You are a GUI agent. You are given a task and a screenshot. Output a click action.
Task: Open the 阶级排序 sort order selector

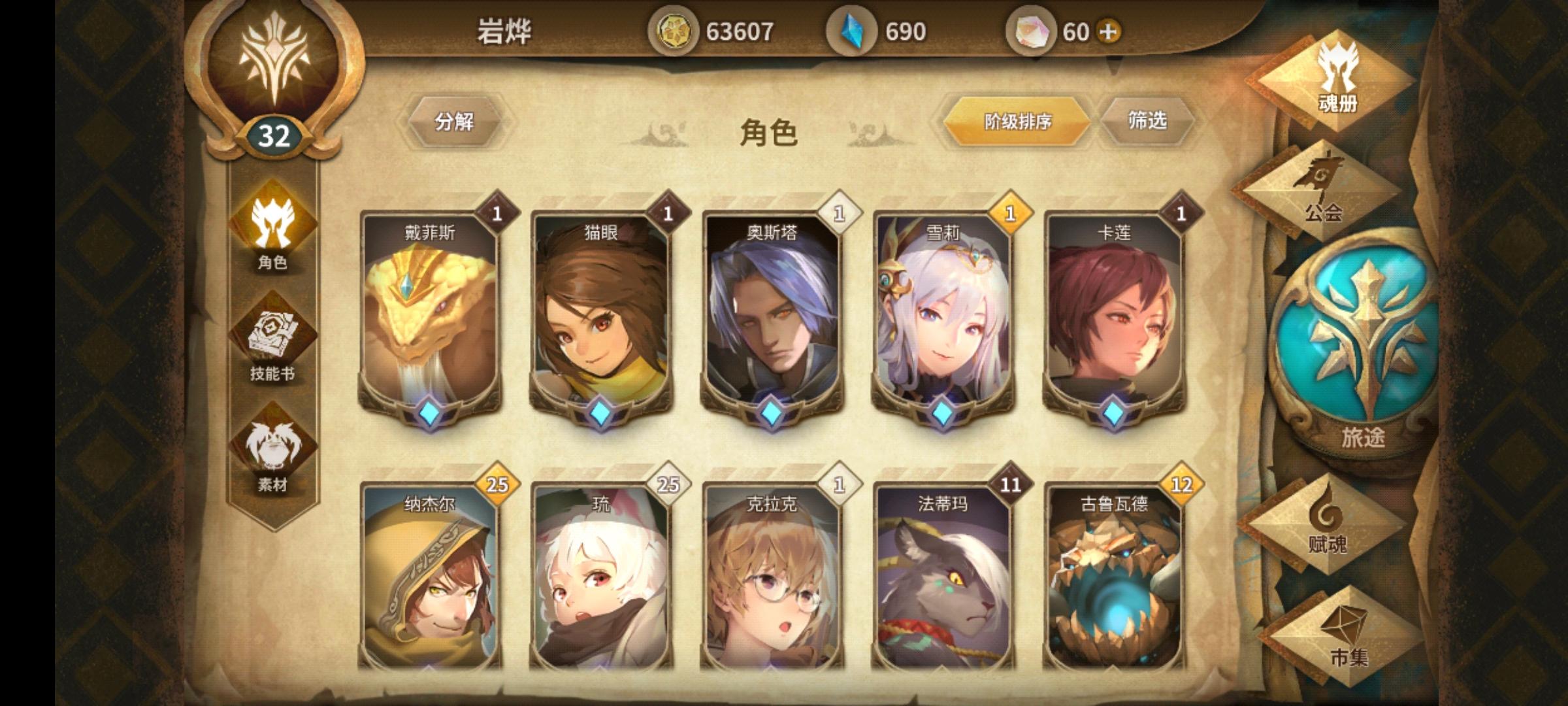click(x=1018, y=120)
